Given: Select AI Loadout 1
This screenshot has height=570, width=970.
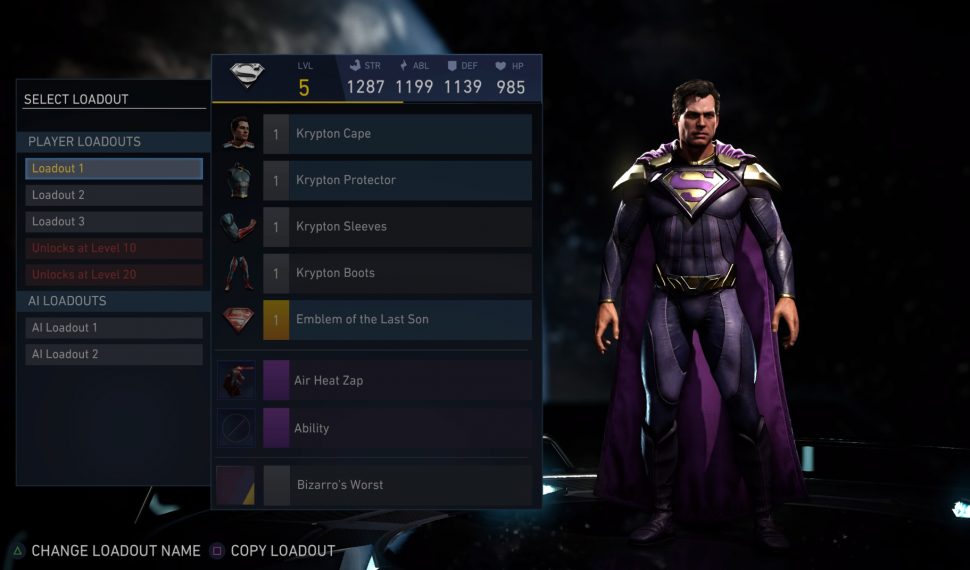Looking at the screenshot, I should pyautogui.click(x=114, y=328).
